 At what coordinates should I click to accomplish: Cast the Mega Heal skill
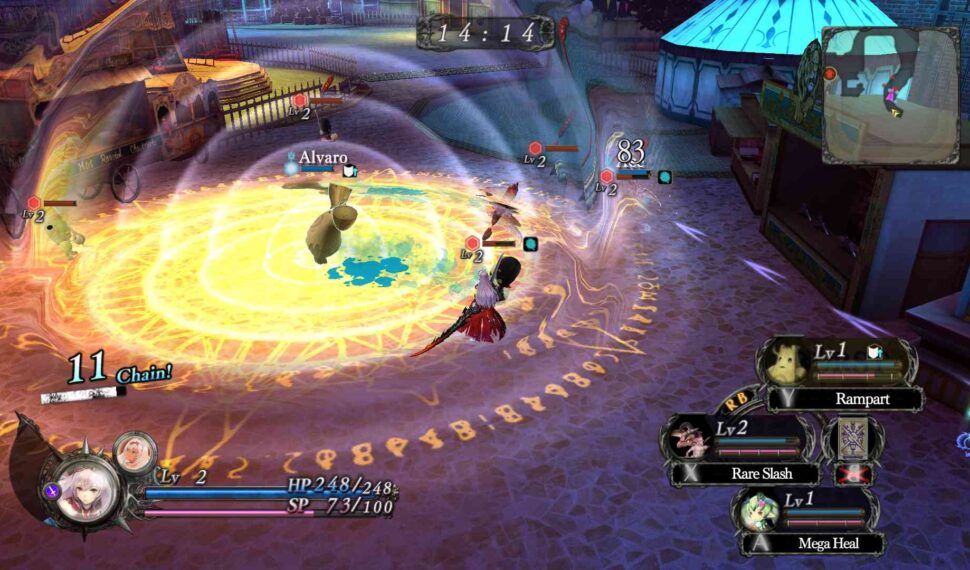(x=826, y=544)
